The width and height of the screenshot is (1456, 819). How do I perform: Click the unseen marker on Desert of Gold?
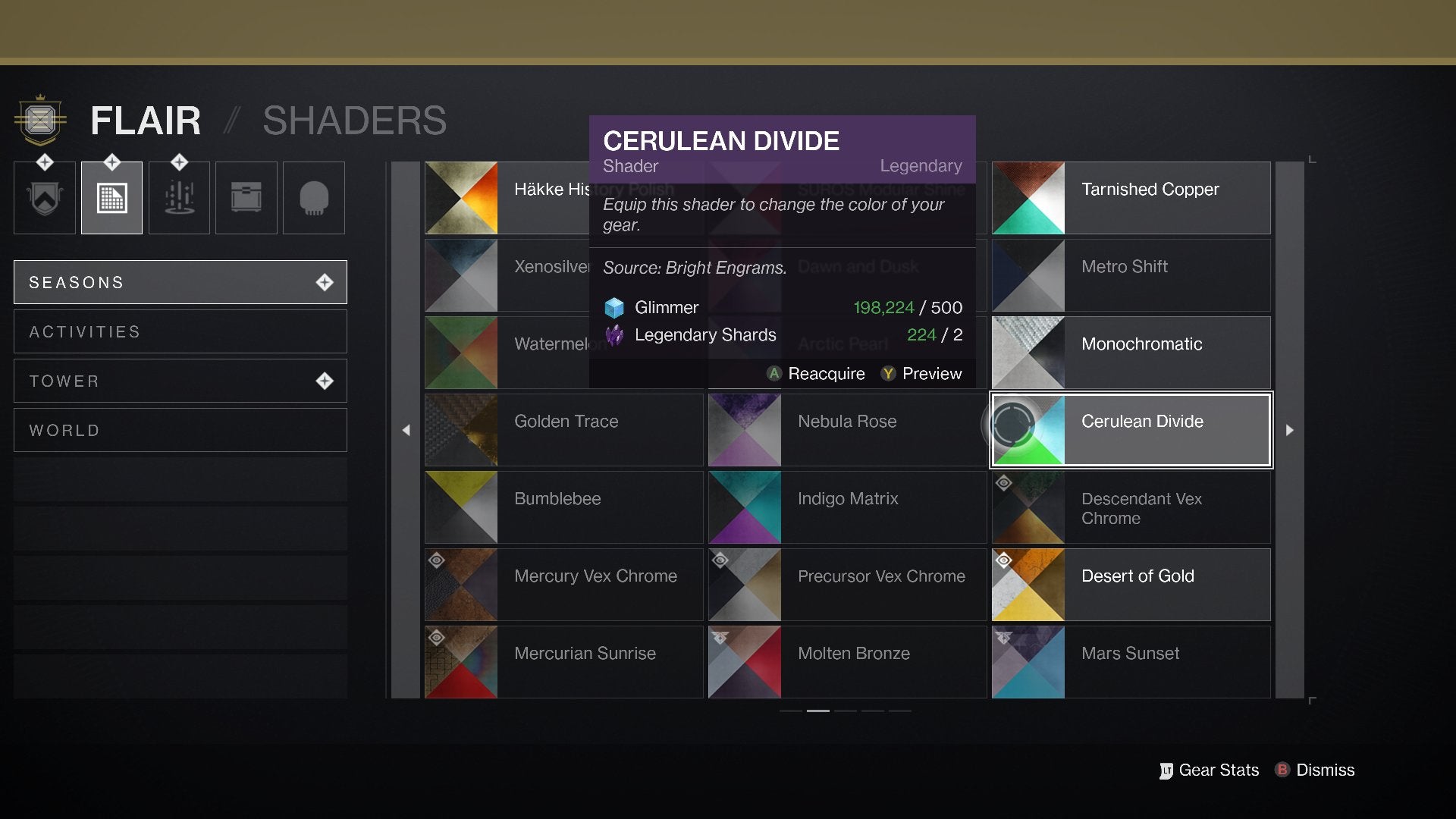point(1004,560)
